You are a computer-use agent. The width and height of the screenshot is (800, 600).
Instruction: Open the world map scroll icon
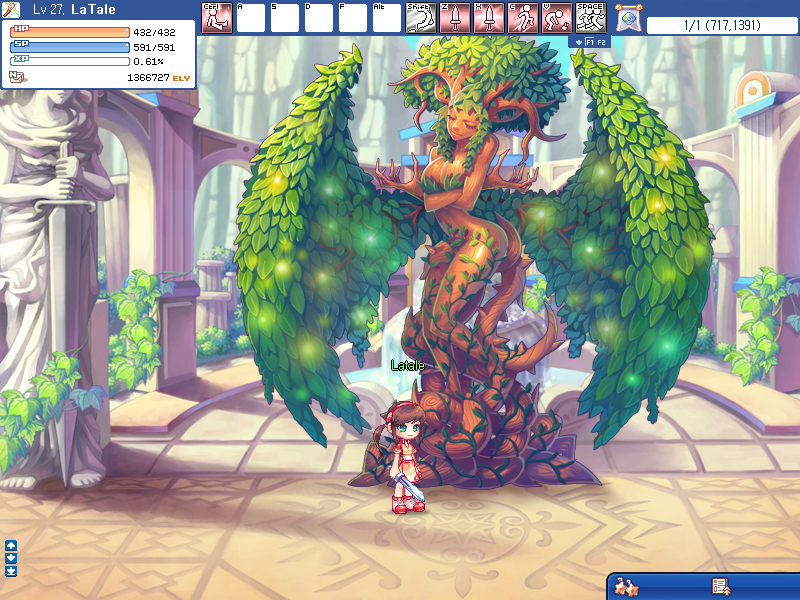(x=628, y=18)
